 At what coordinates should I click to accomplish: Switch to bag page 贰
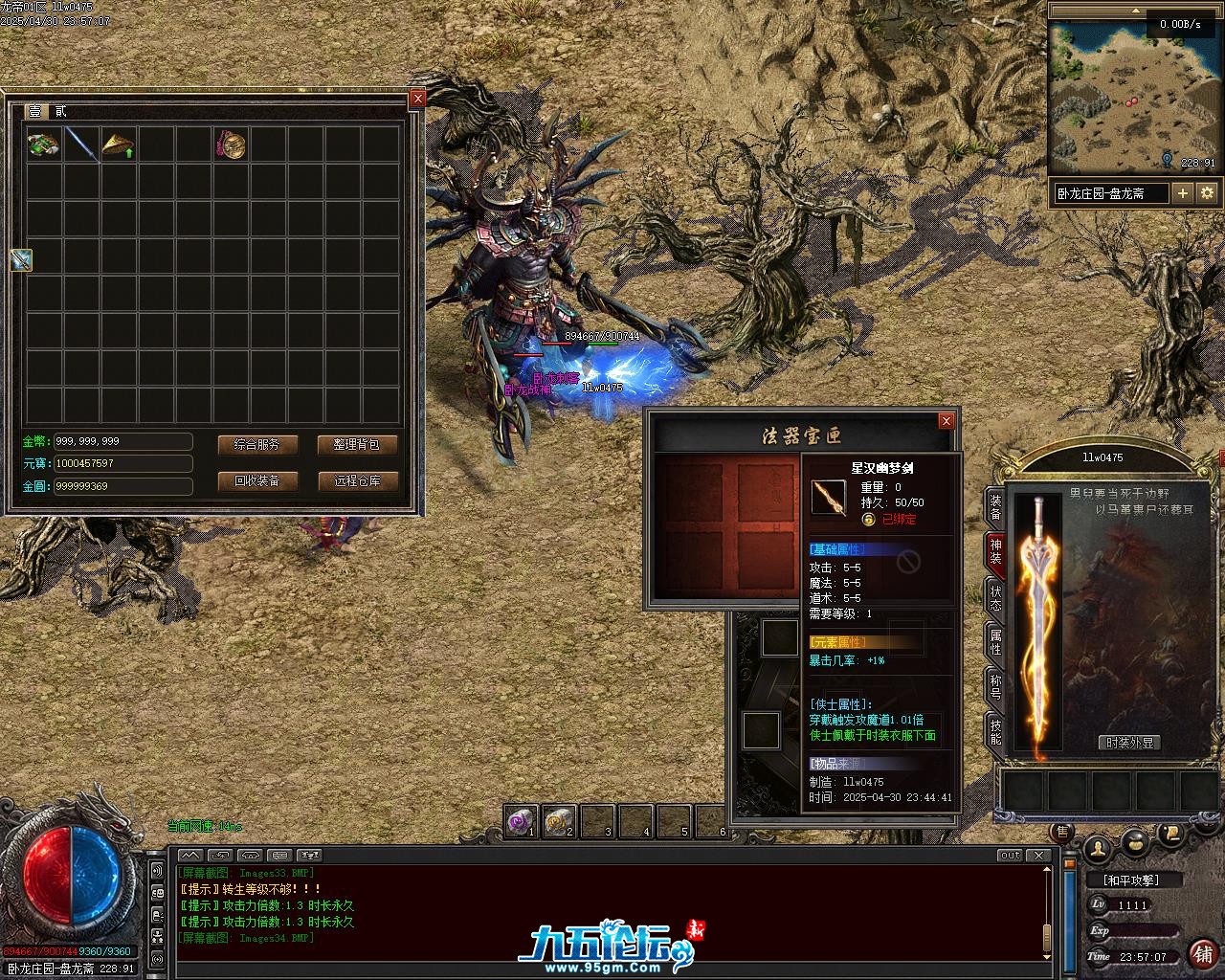60,112
